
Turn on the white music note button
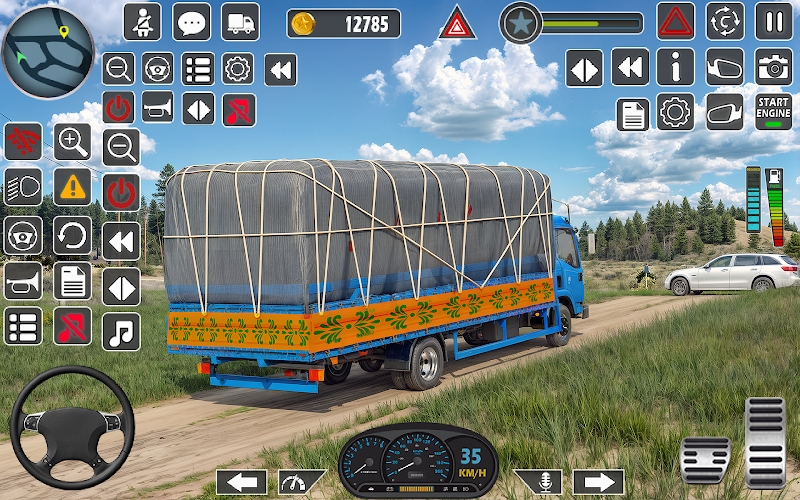(121, 331)
